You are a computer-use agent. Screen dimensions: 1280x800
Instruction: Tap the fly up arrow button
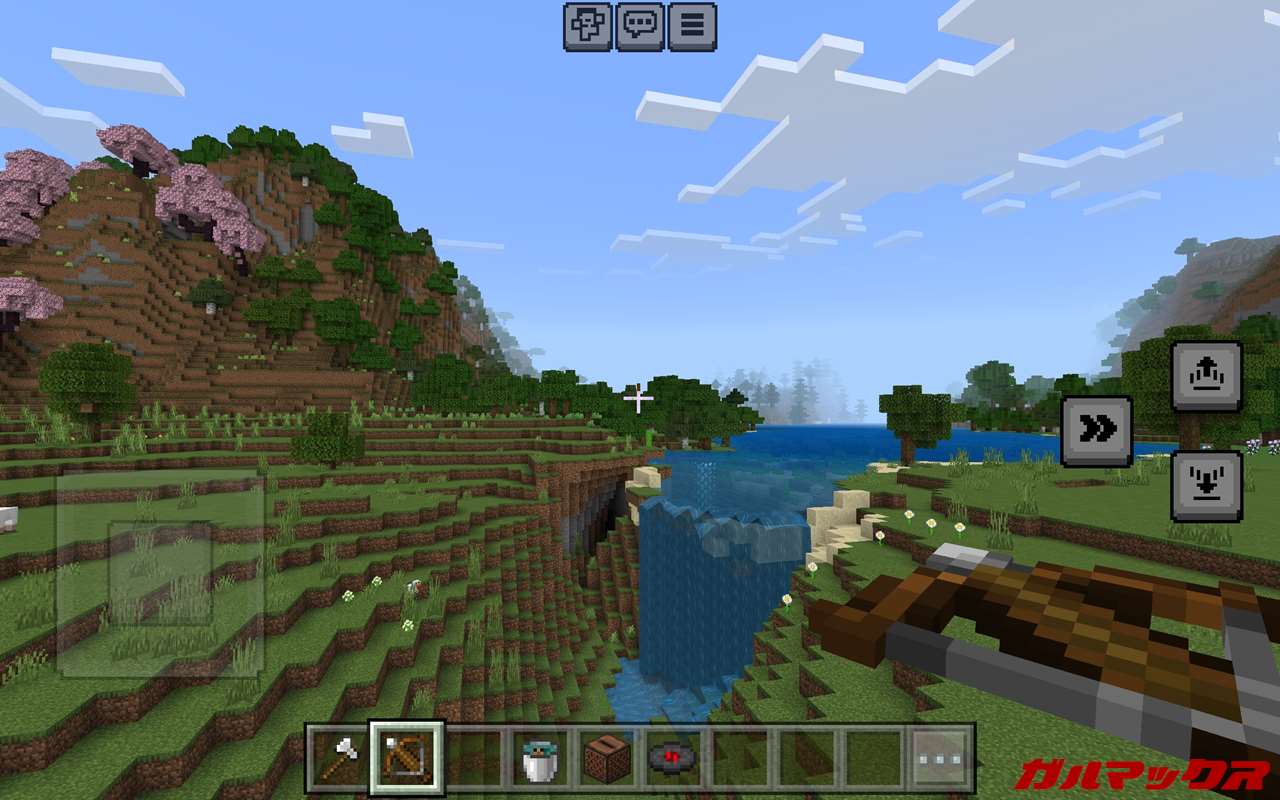[1206, 376]
